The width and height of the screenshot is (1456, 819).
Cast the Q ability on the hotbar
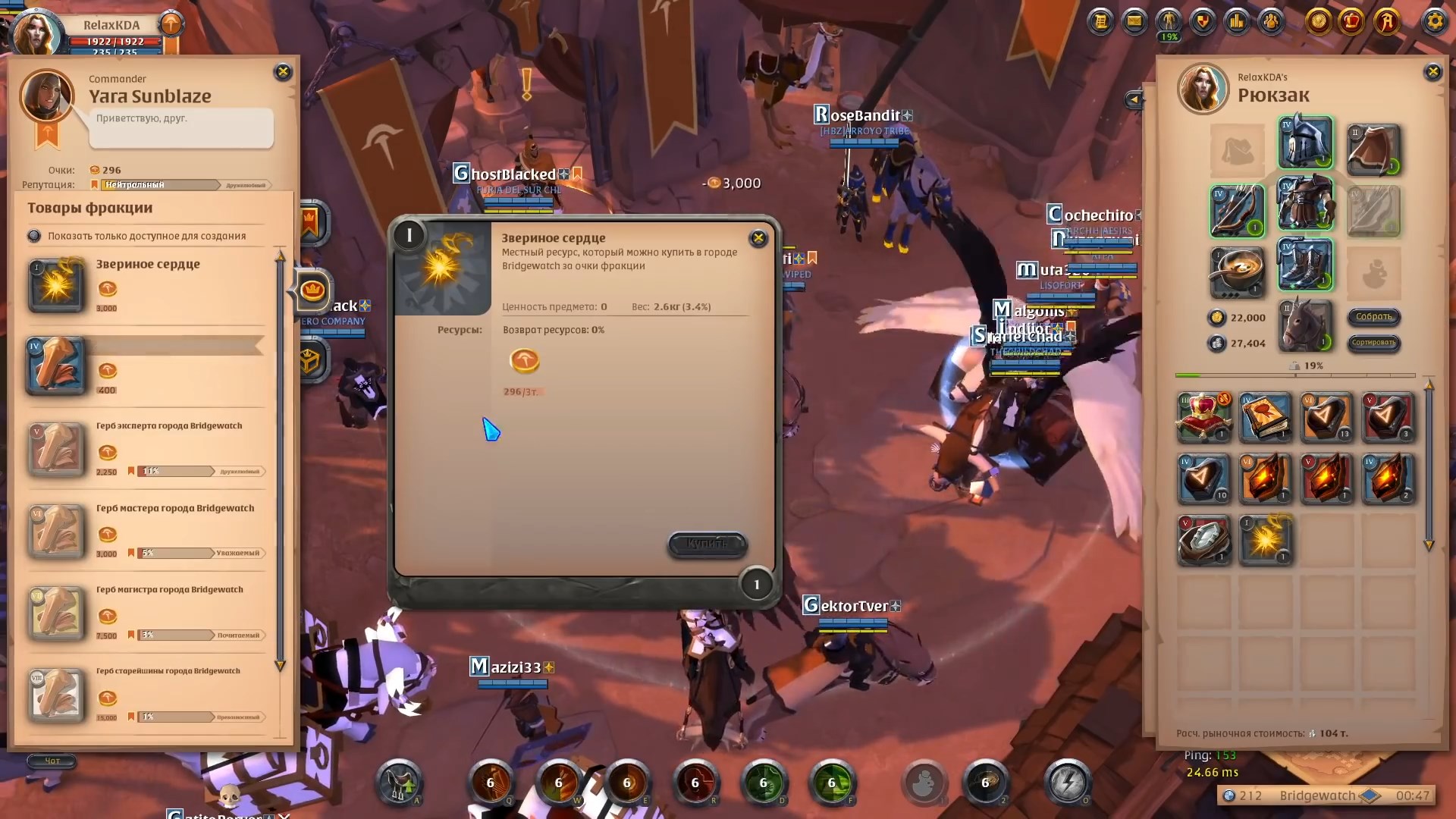[491, 781]
